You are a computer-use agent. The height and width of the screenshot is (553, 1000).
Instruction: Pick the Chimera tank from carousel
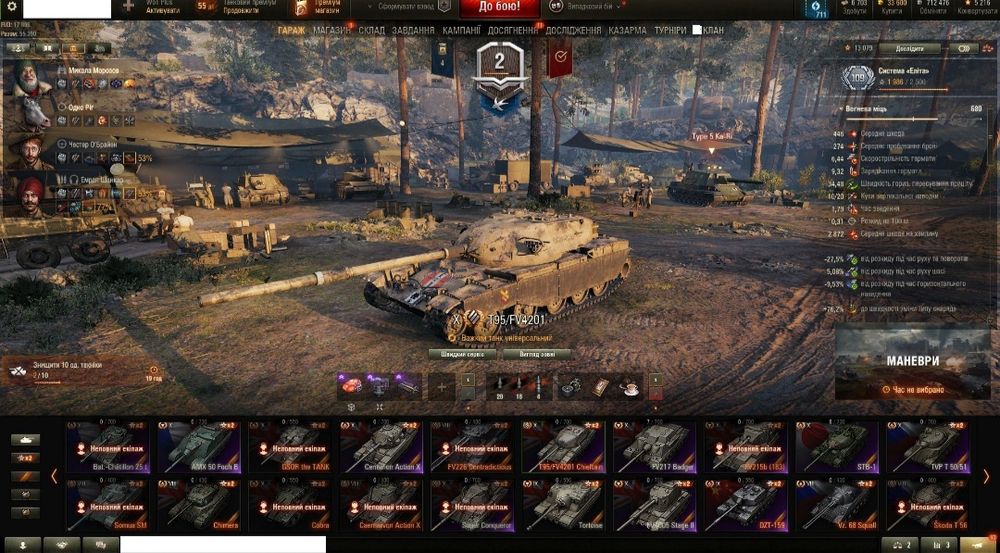(198, 505)
